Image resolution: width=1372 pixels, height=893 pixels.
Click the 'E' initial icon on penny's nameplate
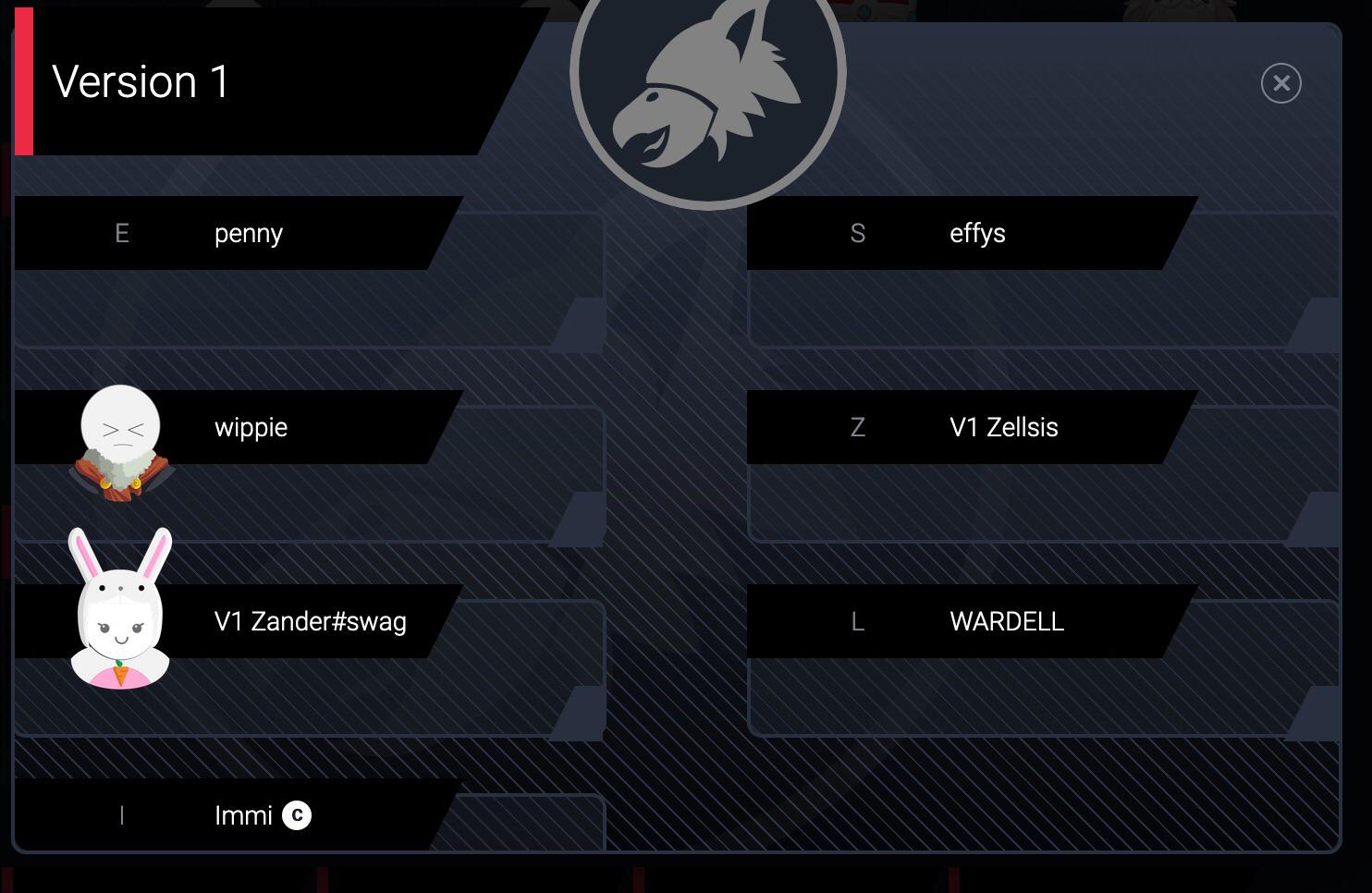coord(121,233)
